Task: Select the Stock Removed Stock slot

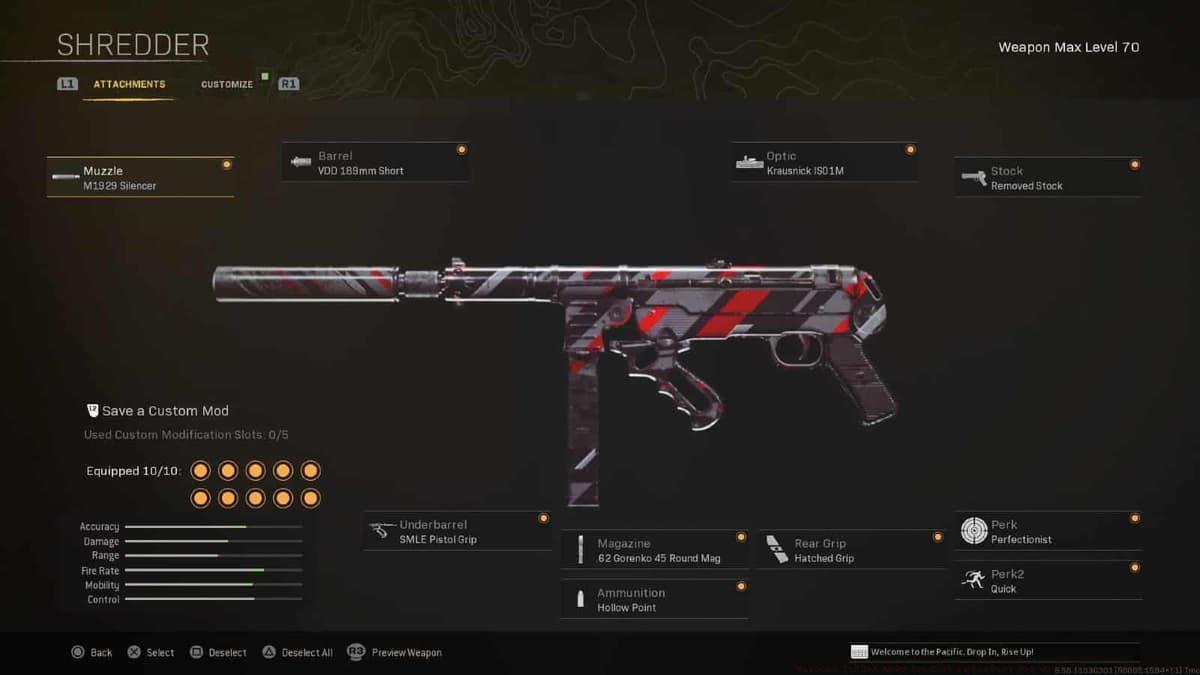Action: 1047,178
